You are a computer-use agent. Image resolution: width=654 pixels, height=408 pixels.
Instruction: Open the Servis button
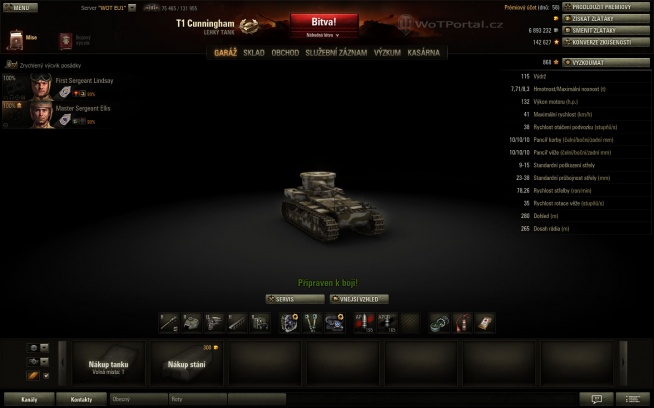pos(296,299)
